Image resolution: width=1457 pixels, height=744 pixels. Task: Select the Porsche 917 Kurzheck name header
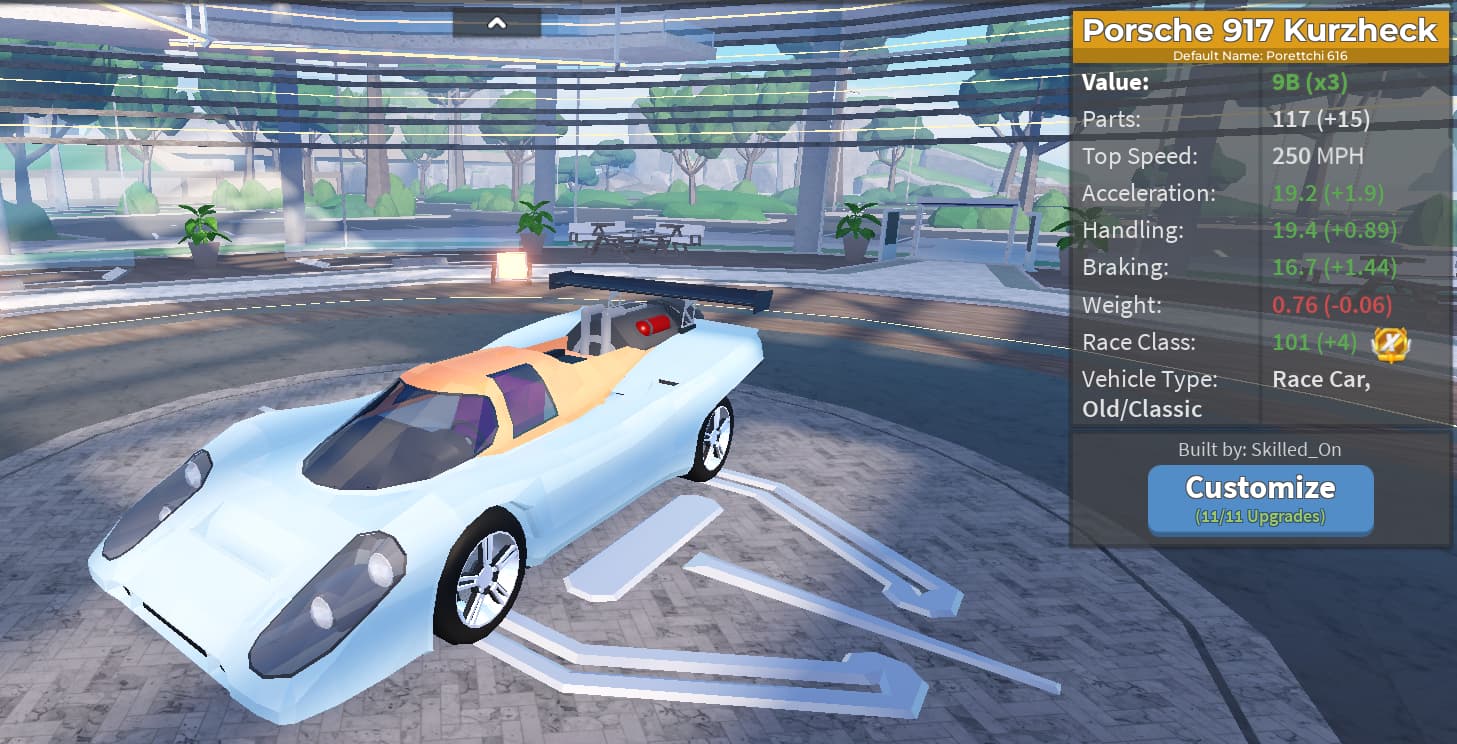coord(1260,30)
